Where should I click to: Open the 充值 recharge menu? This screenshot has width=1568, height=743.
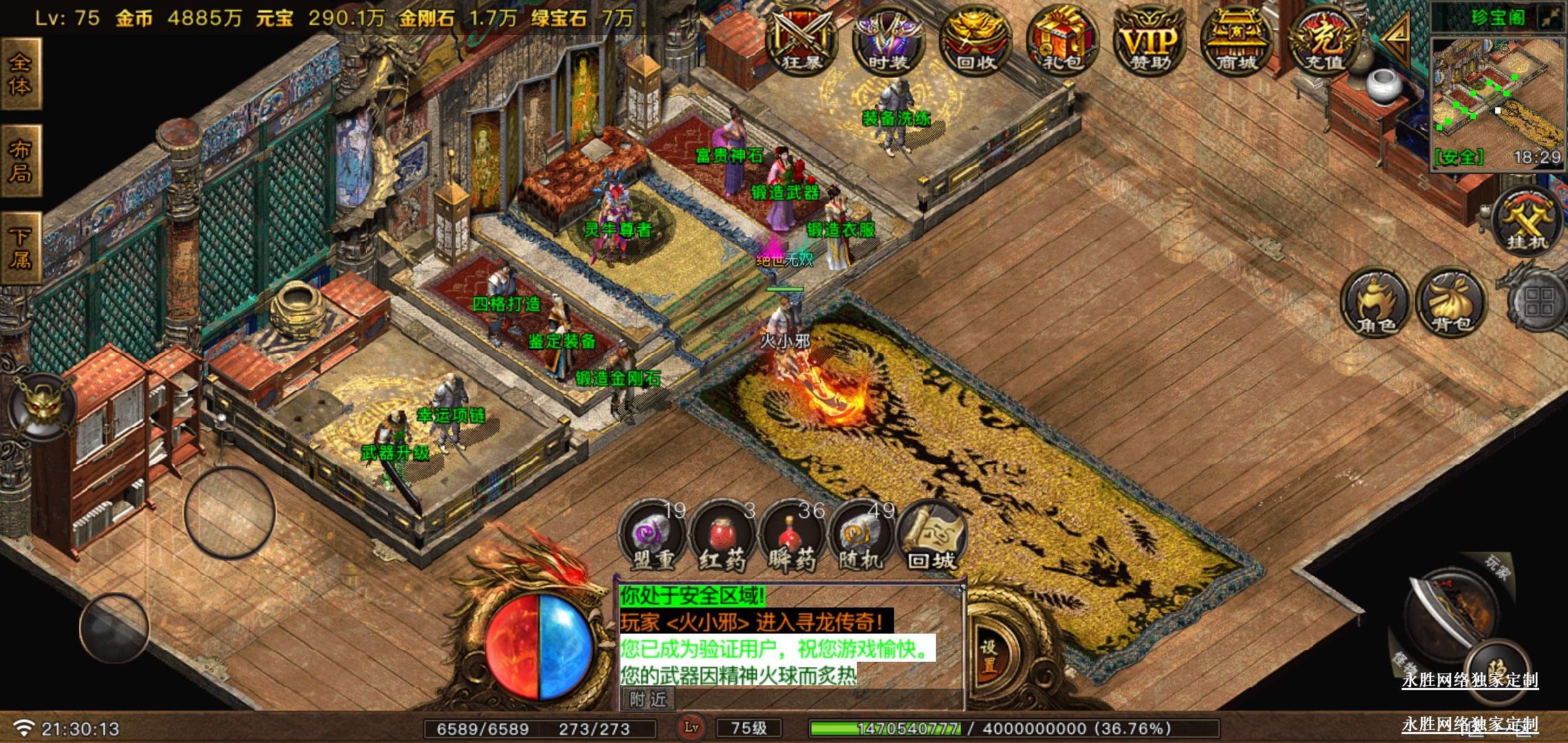tap(1324, 41)
